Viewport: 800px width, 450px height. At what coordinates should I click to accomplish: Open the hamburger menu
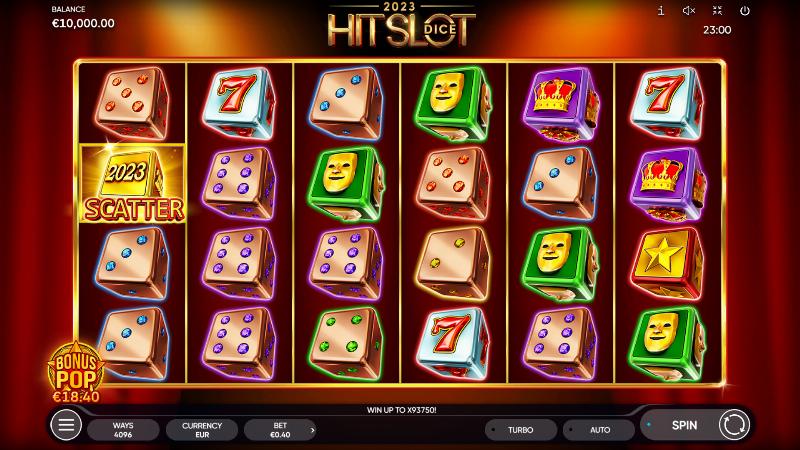tap(66, 426)
